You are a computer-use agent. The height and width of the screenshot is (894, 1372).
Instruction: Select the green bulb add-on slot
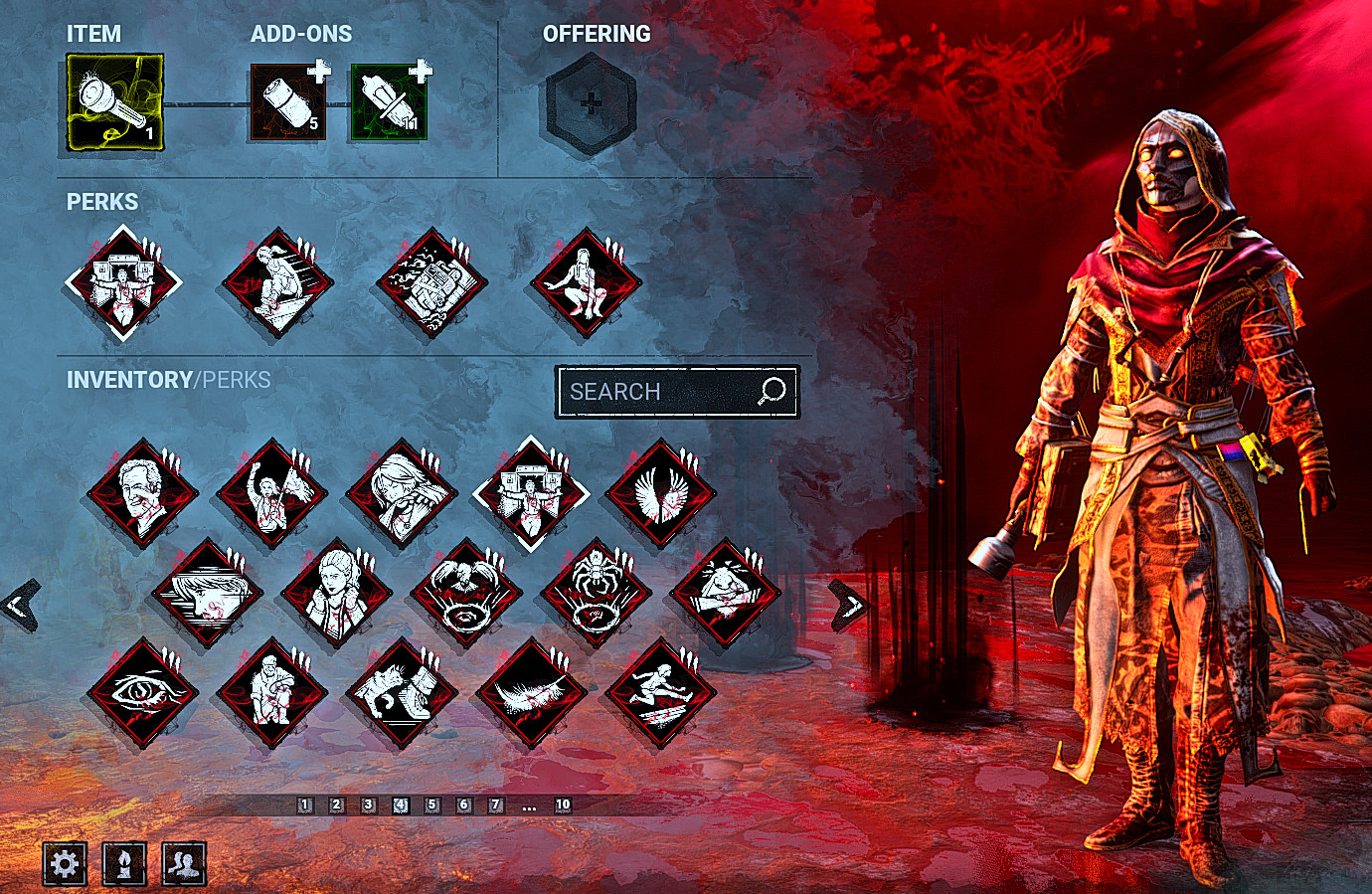click(x=389, y=103)
